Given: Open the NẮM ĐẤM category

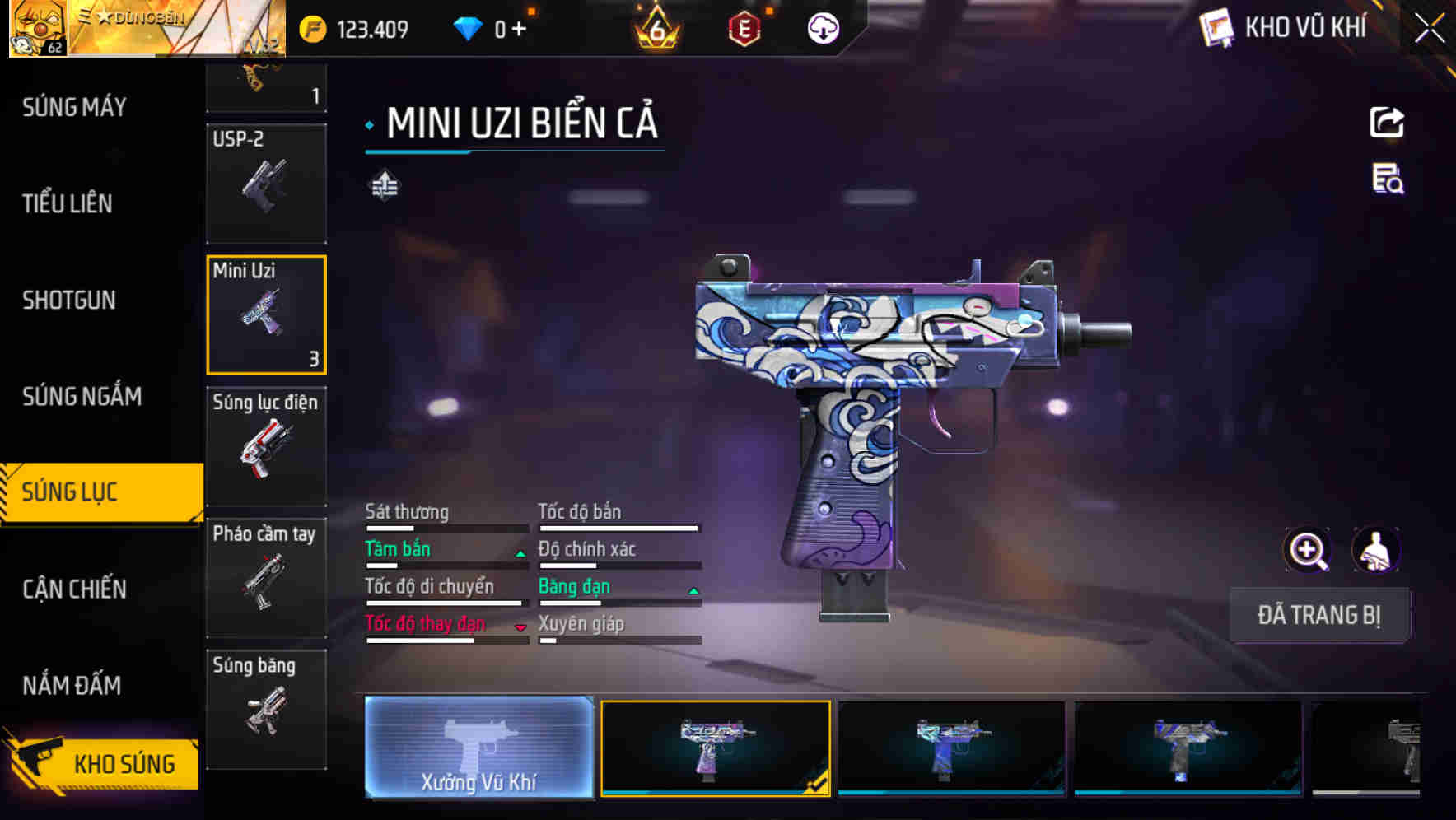Looking at the screenshot, I should [72, 685].
